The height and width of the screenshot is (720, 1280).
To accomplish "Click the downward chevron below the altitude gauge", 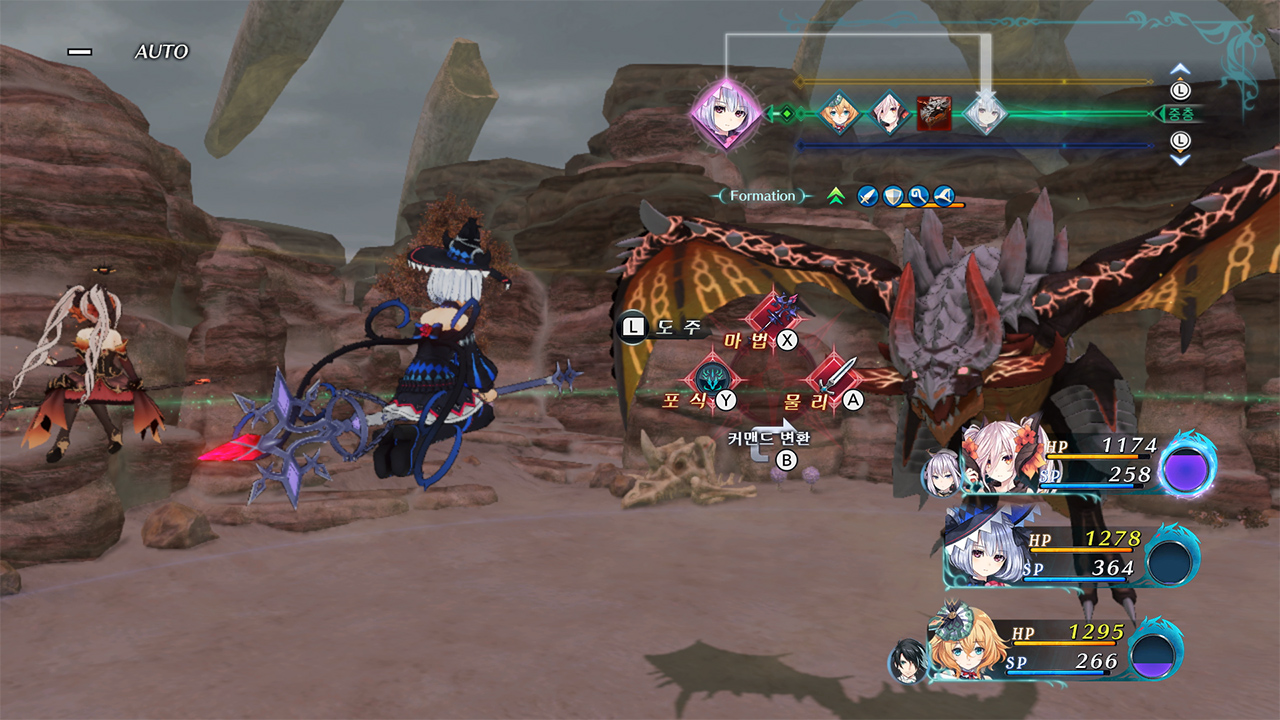I will point(1179,161).
